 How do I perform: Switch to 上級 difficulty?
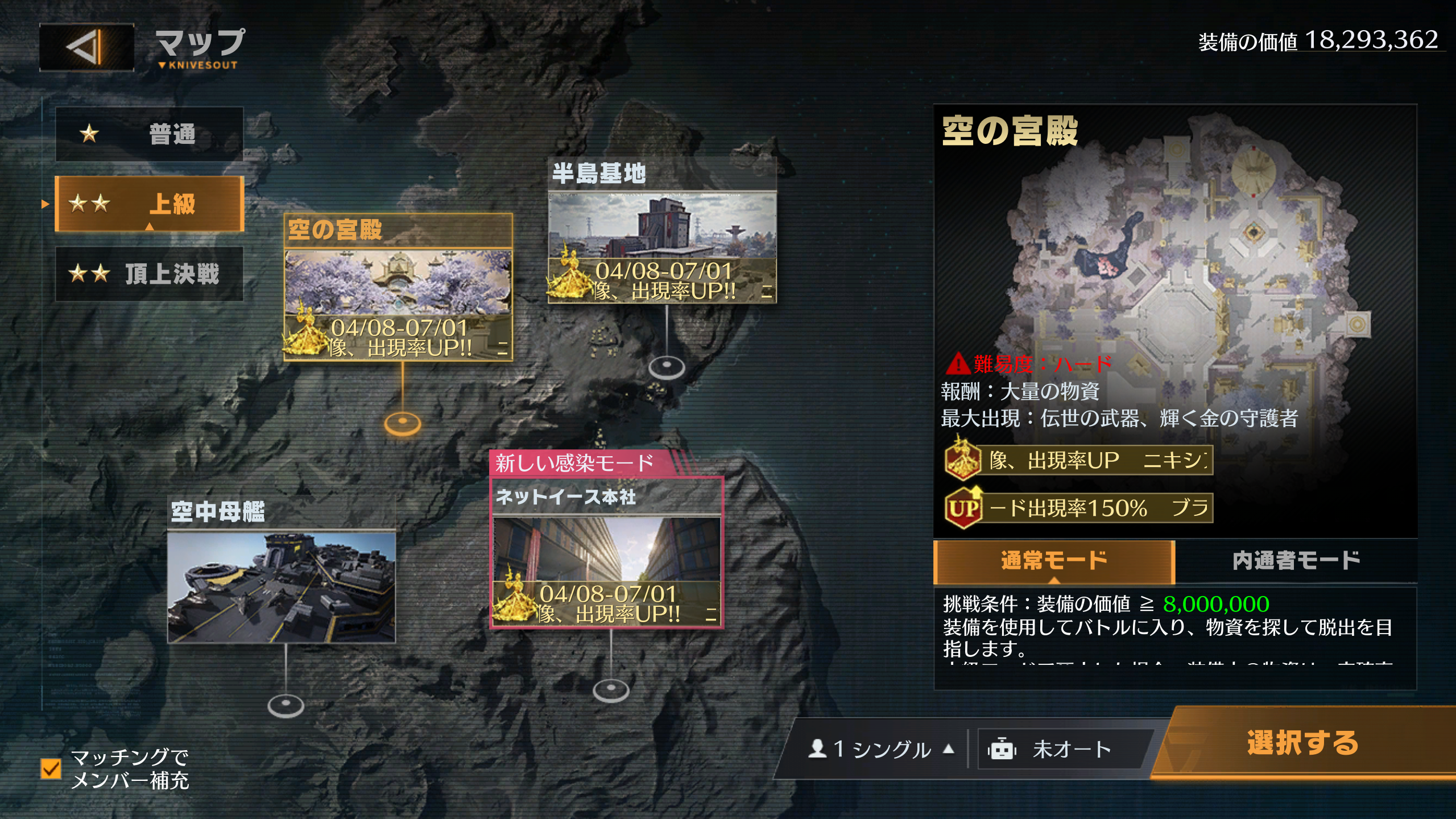coord(150,204)
